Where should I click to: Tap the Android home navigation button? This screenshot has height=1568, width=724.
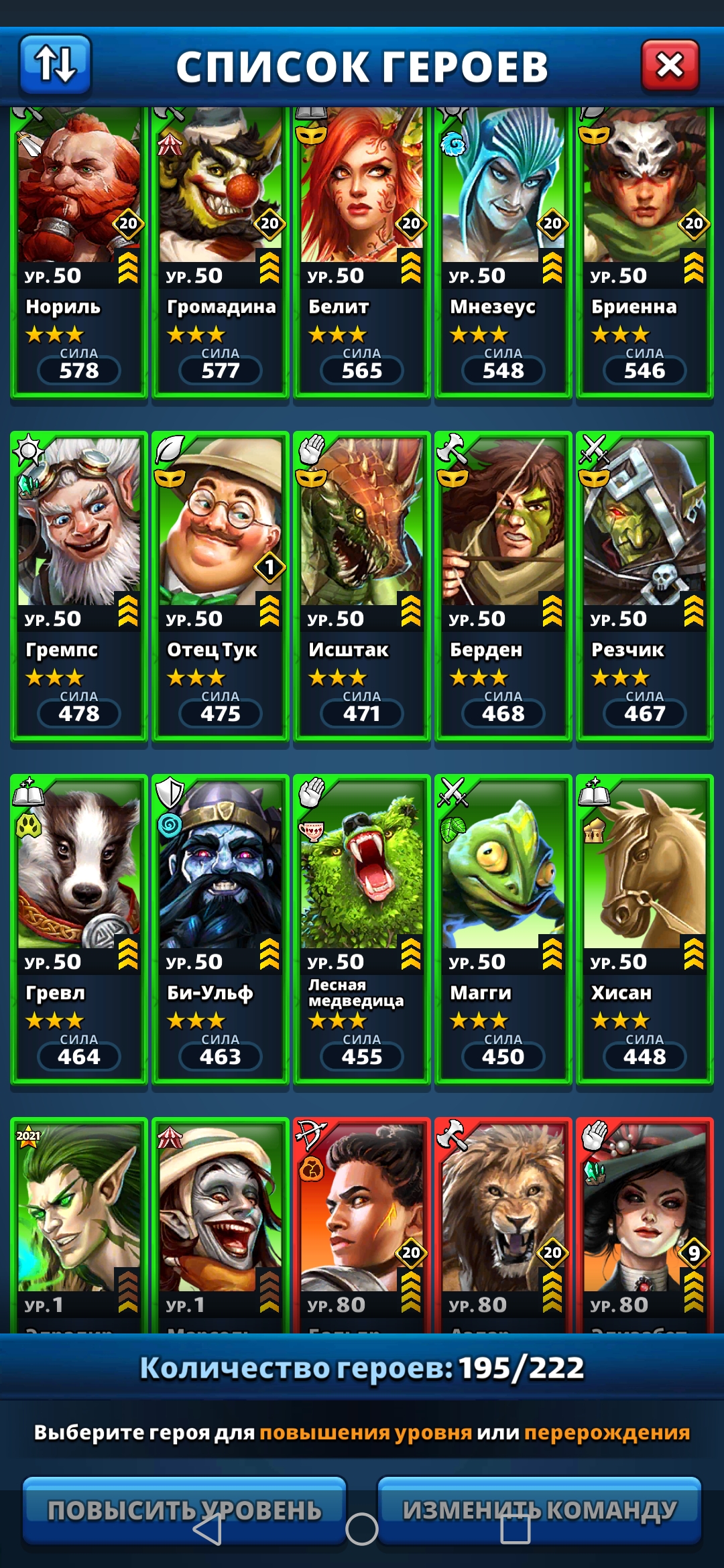pos(362,1529)
